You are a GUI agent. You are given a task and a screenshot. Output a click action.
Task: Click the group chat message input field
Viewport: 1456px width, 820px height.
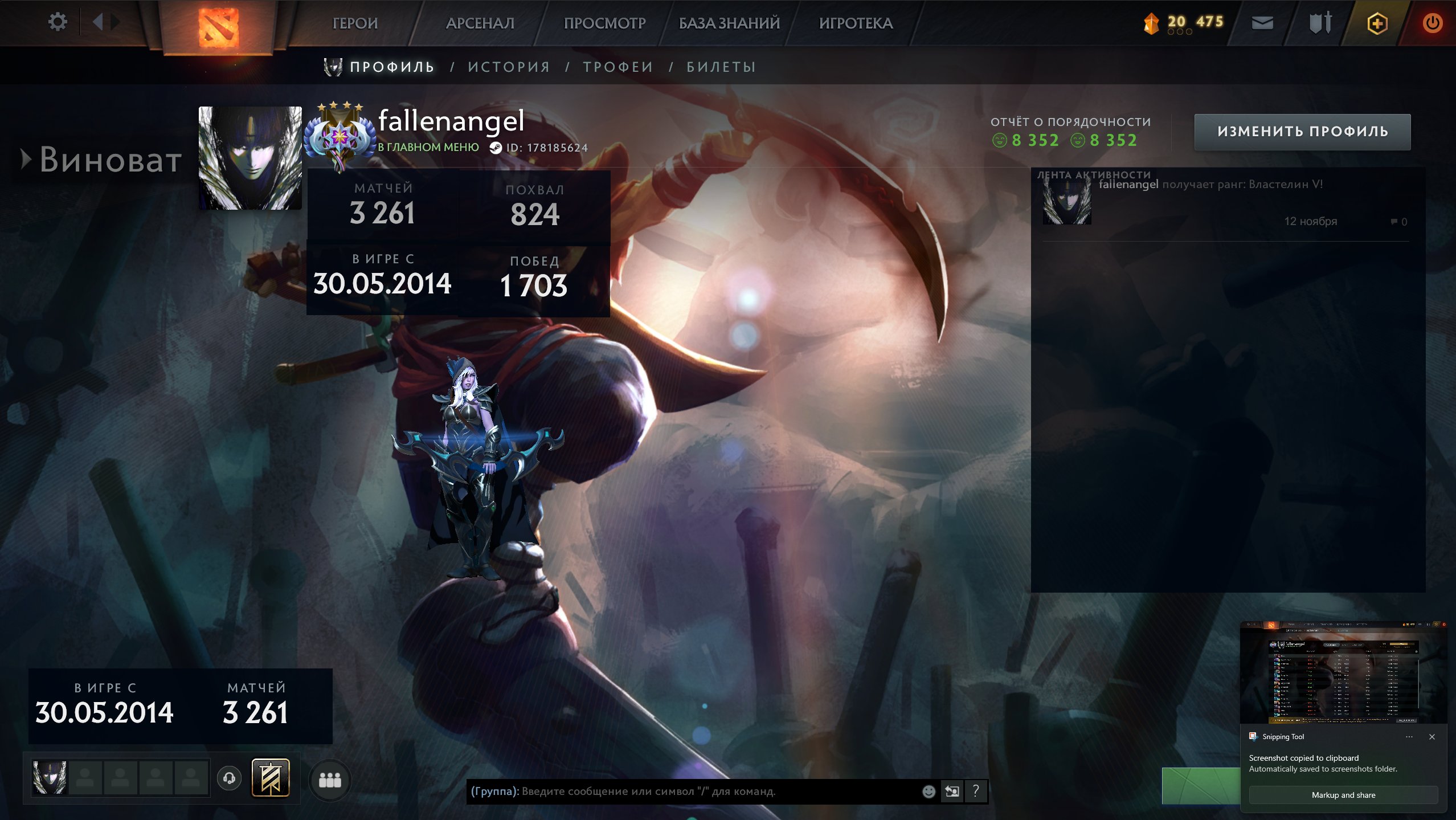684,792
